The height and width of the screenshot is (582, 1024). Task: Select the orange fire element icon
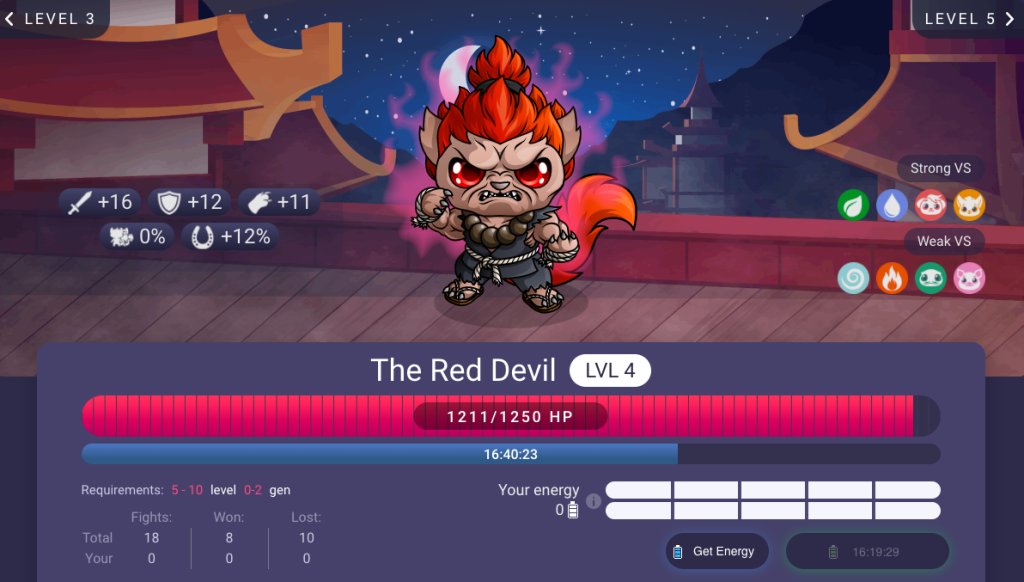[x=892, y=277]
